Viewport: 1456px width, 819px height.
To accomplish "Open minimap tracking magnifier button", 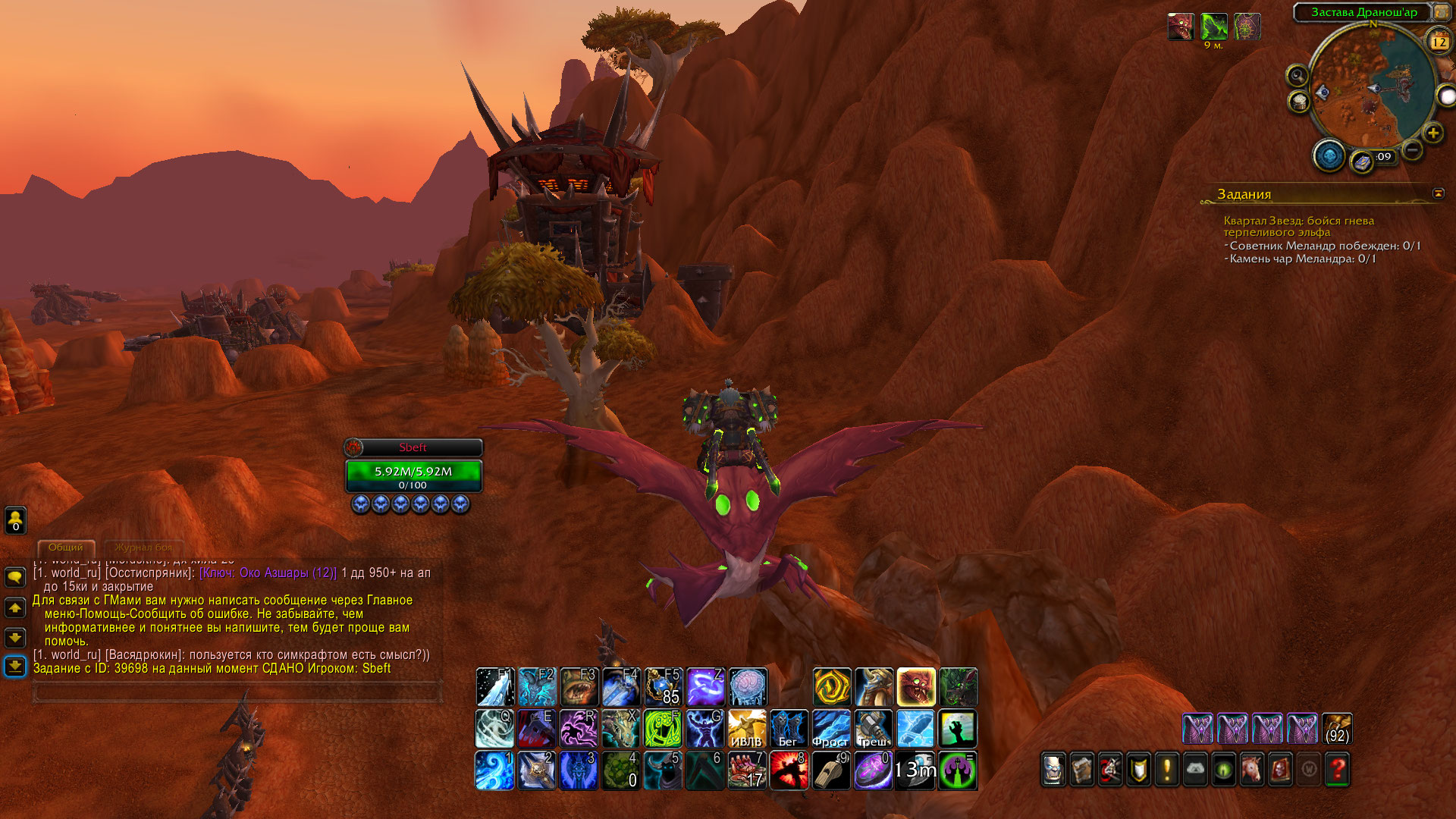I will [x=1298, y=76].
